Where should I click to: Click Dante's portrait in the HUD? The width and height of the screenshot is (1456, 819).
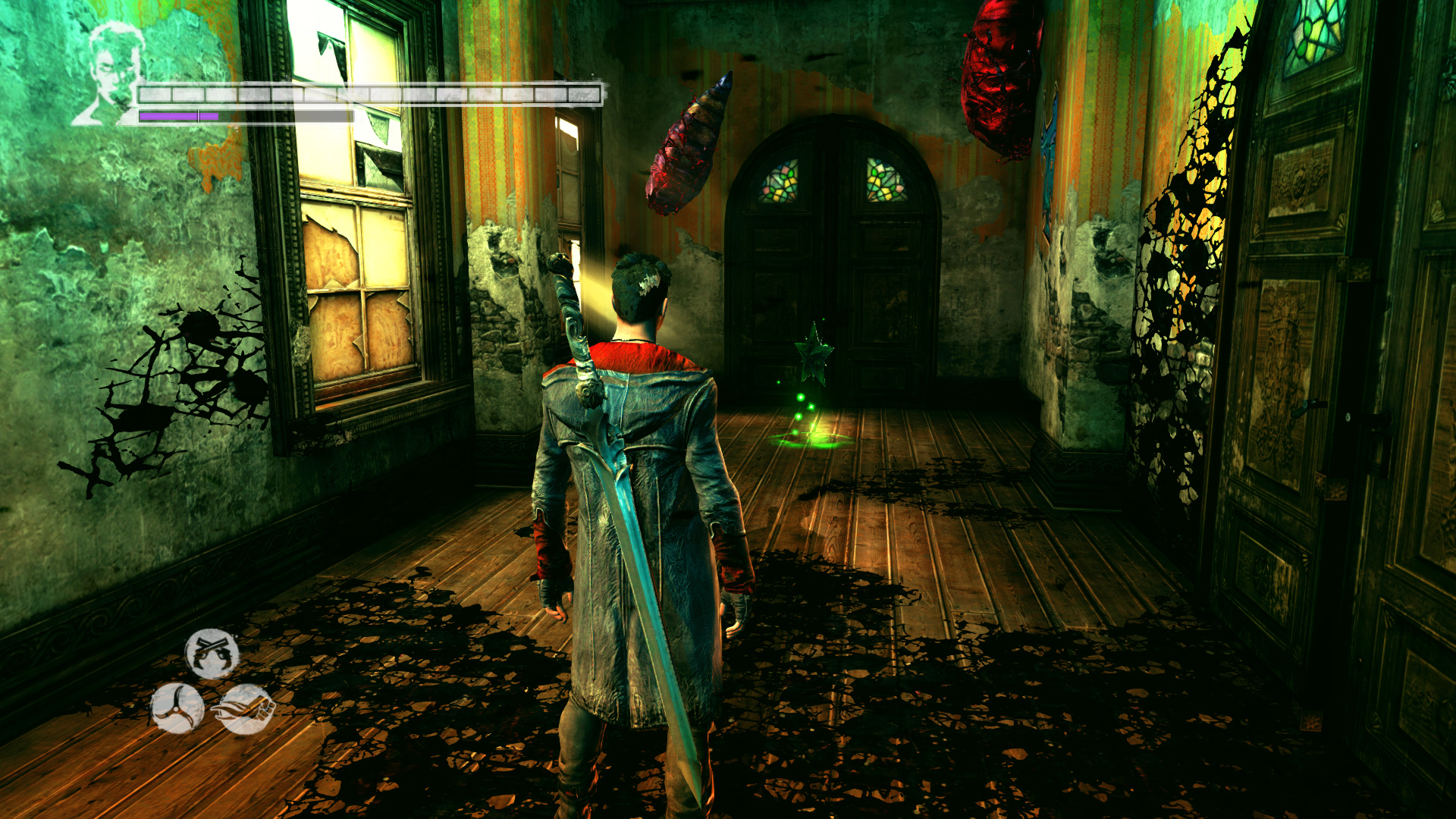[111, 74]
